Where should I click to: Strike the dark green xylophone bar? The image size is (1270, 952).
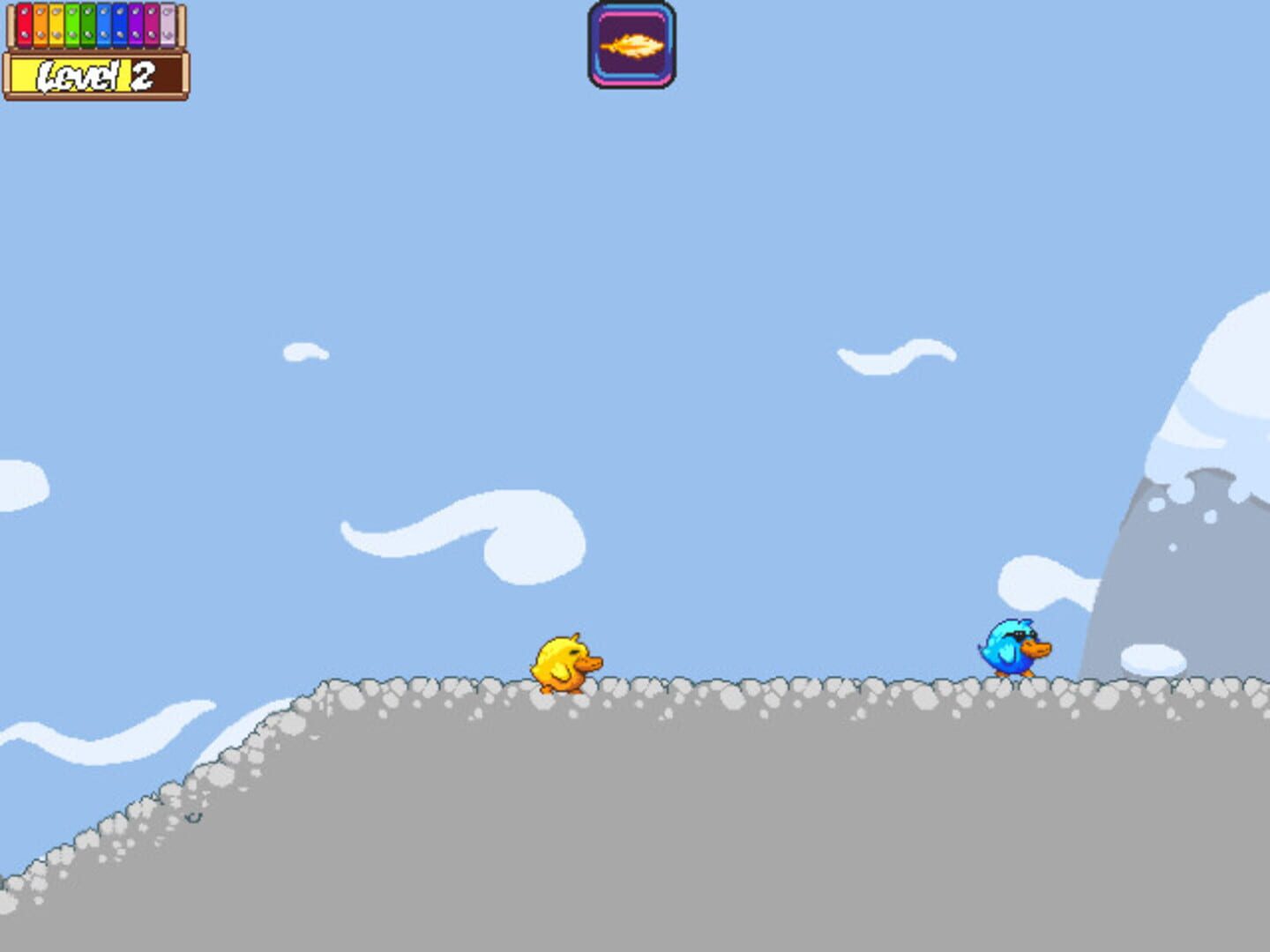[x=86, y=25]
